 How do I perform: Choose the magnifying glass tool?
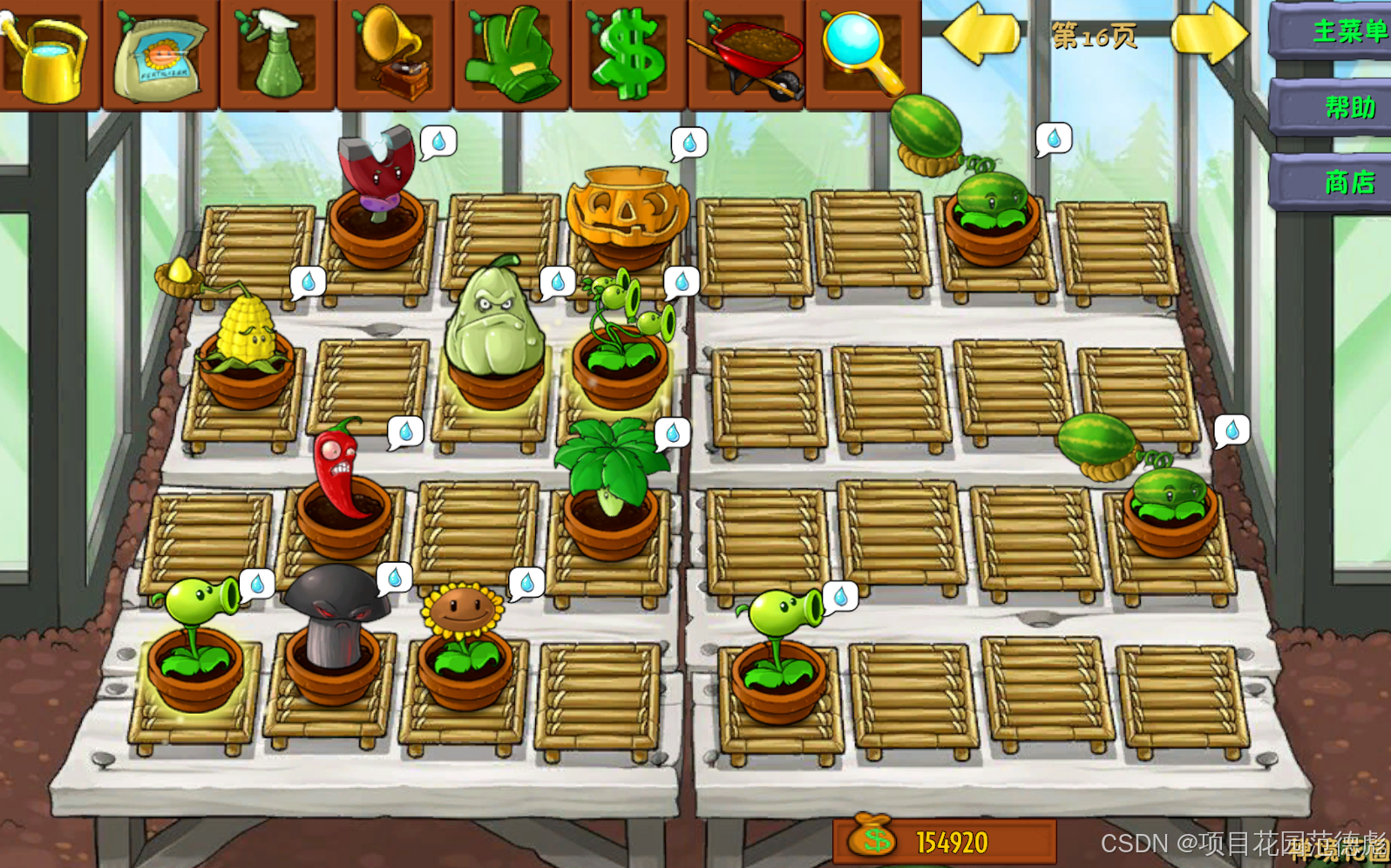pos(863,52)
